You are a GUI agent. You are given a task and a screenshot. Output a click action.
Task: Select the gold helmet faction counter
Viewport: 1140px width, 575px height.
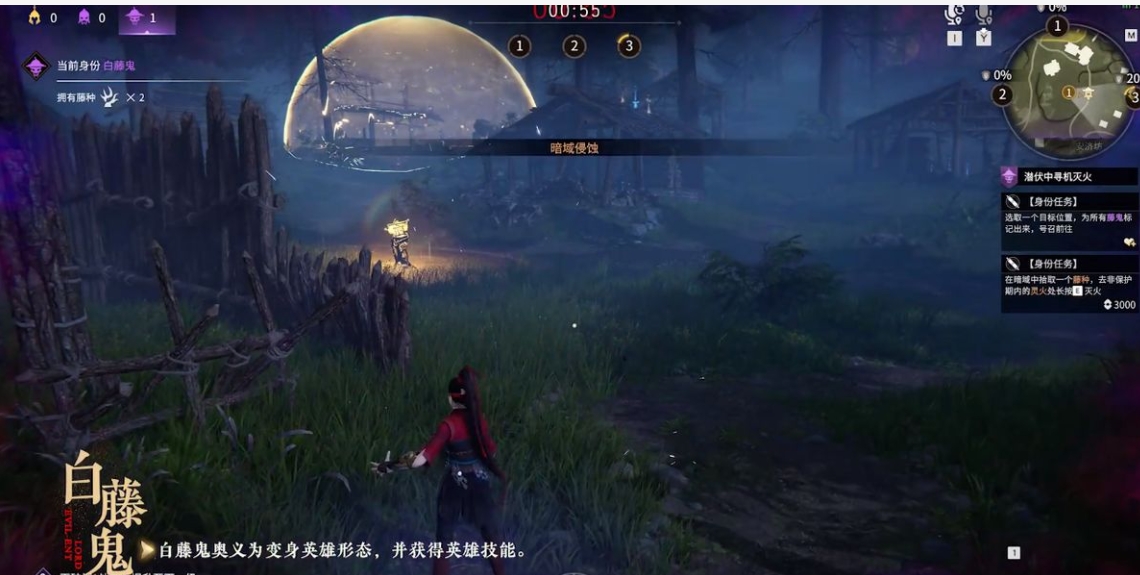point(35,18)
